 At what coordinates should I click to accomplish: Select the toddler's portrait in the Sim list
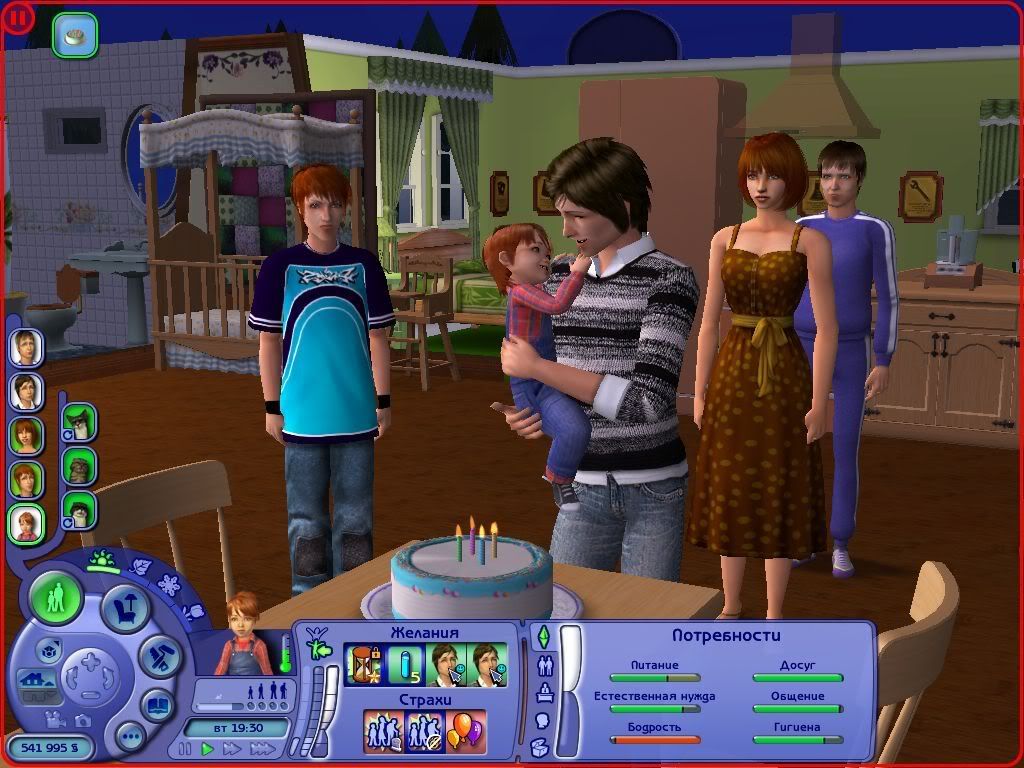tap(26, 523)
